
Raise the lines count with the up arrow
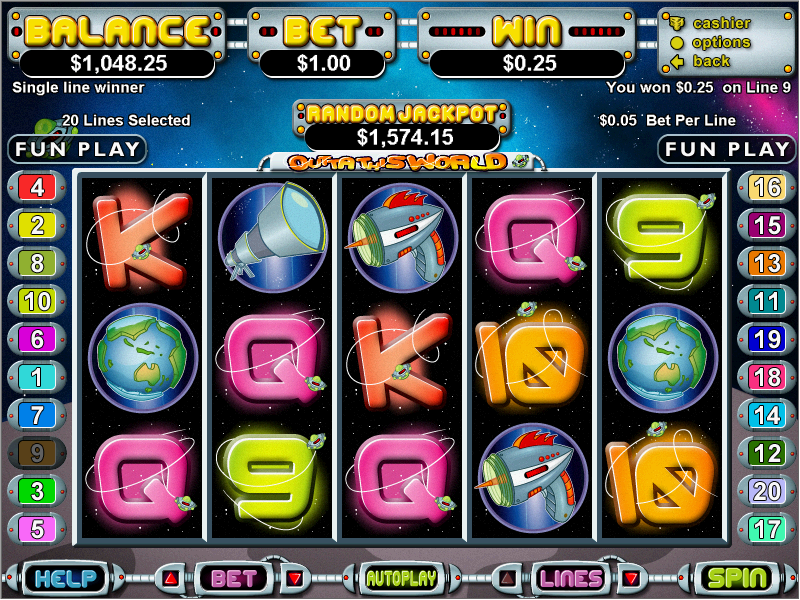click(x=508, y=578)
